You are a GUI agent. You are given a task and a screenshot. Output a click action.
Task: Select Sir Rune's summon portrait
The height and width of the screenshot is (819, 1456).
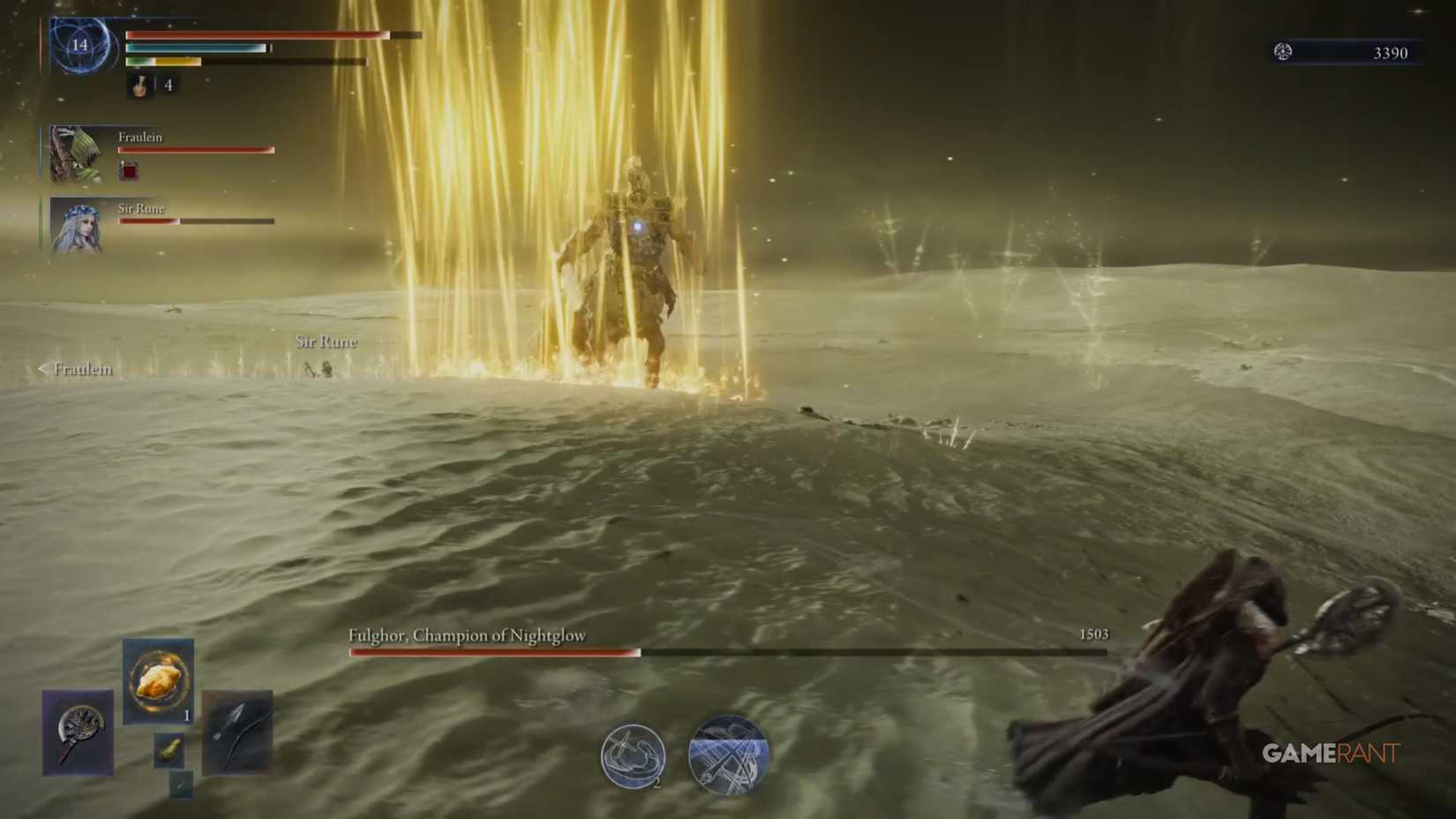[75, 226]
